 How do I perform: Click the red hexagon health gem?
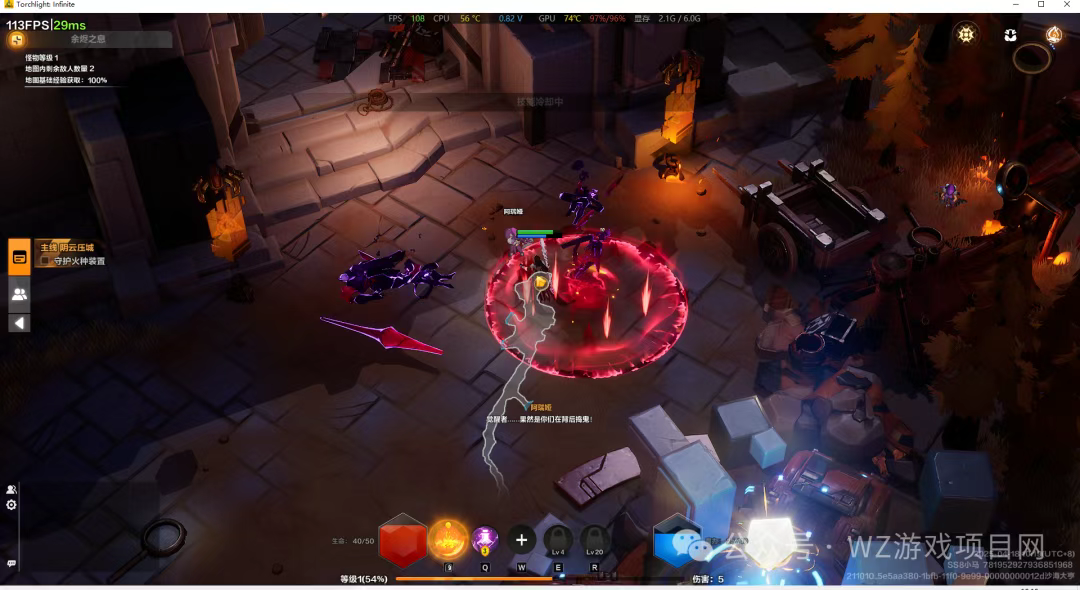[x=403, y=540]
